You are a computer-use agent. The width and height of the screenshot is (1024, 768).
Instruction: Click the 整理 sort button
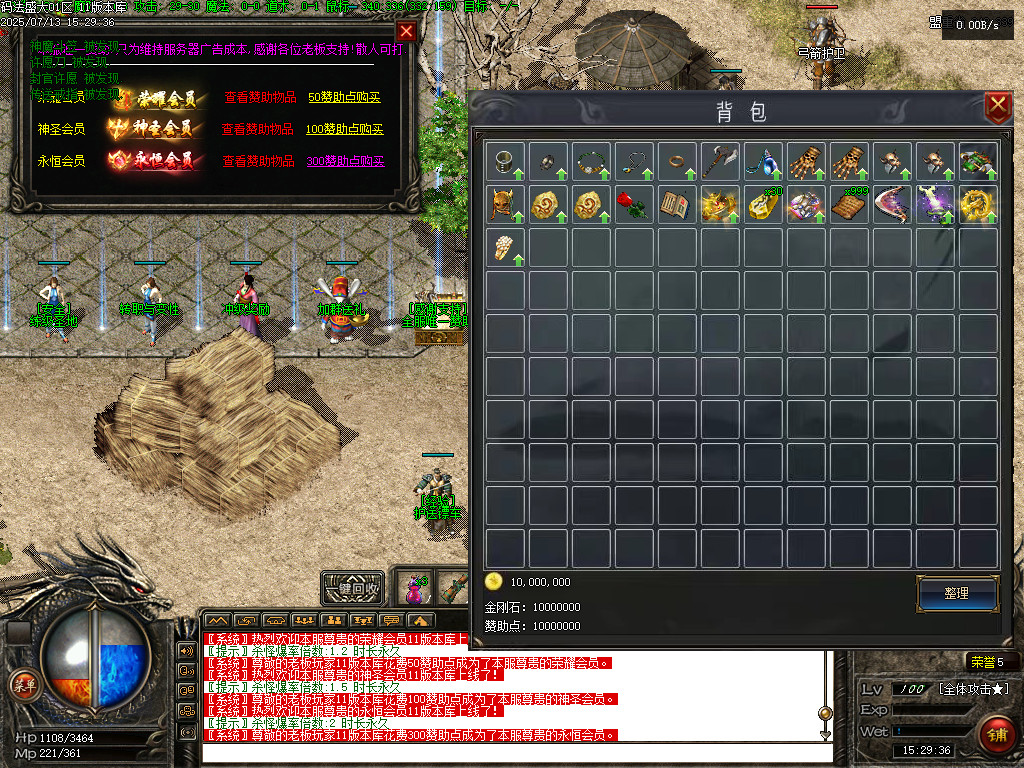957,593
